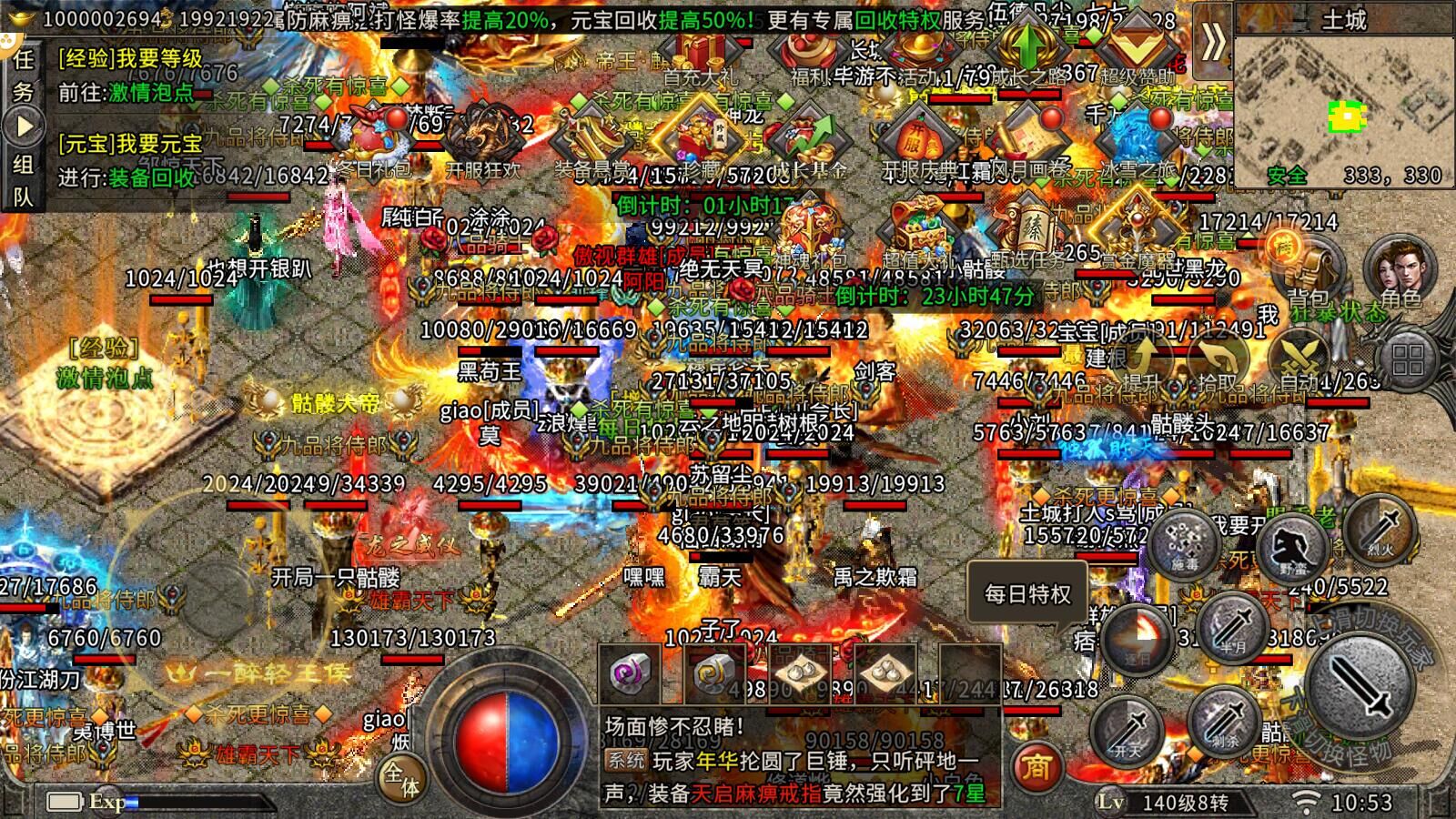Use the 野蛮 charge skill

click(x=1298, y=546)
